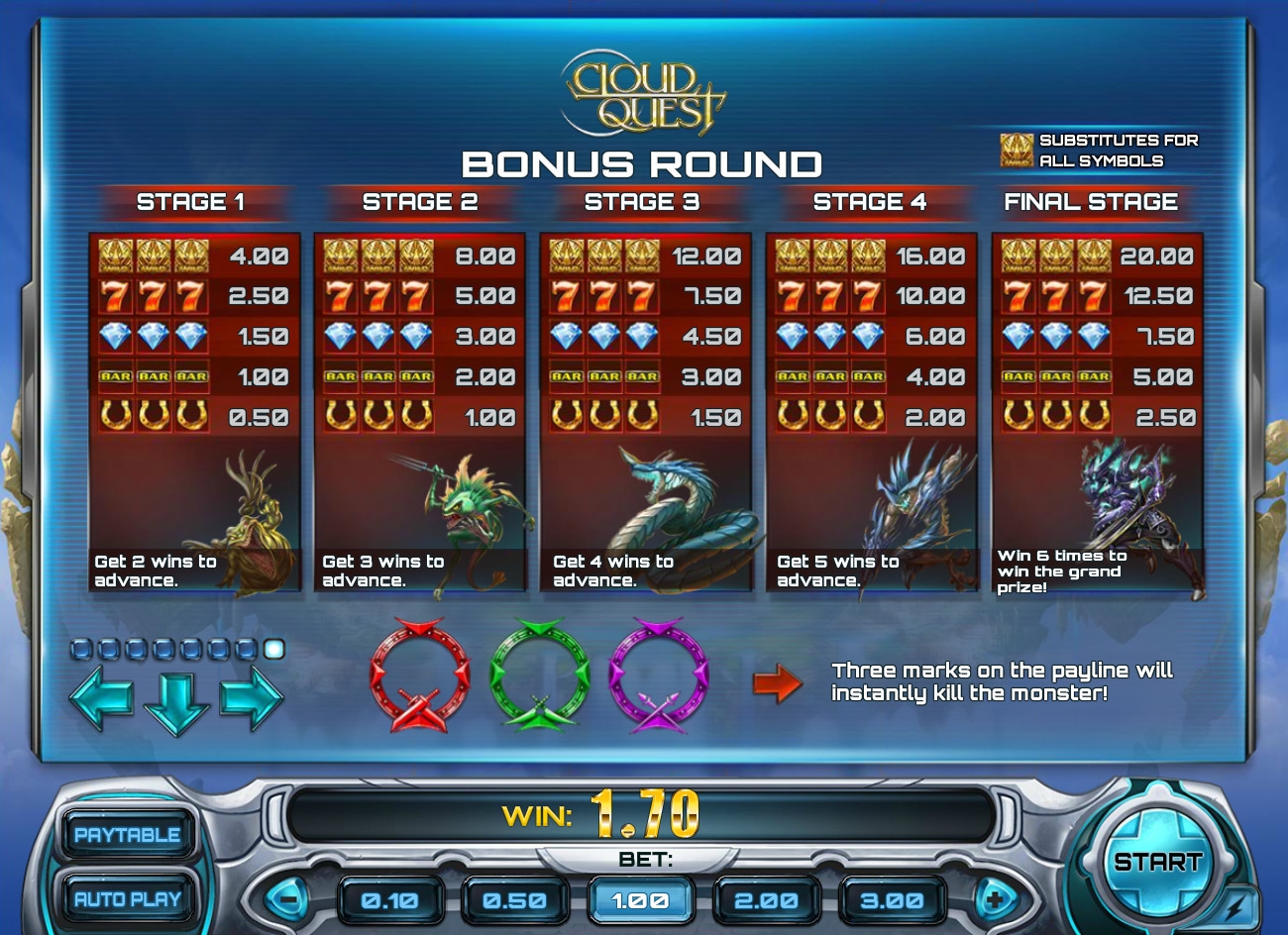Select the 0.10 bet amount
1288x935 pixels.
point(389,900)
